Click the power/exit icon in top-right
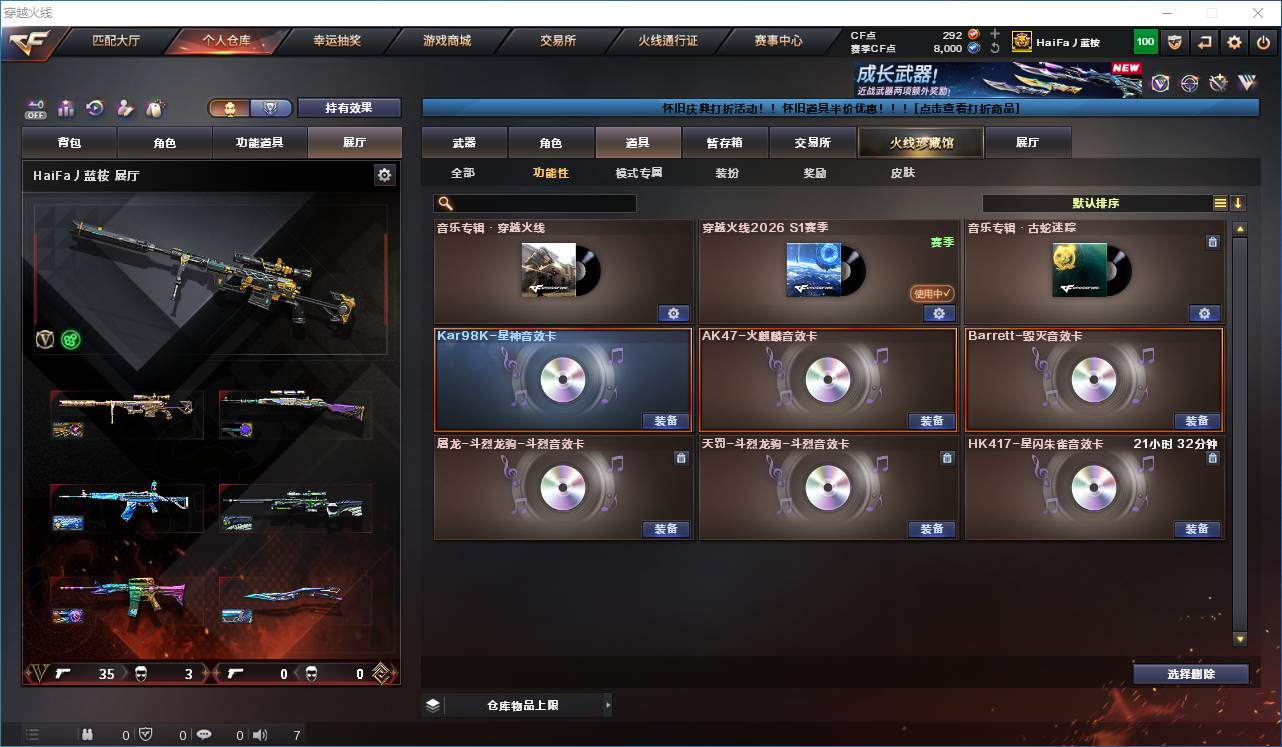The image size is (1282, 747). tap(1263, 41)
